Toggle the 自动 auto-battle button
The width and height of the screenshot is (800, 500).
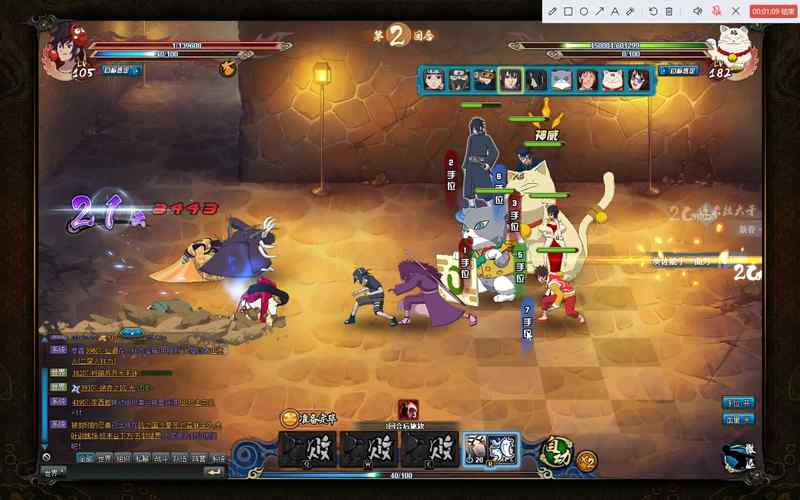[x=554, y=453]
